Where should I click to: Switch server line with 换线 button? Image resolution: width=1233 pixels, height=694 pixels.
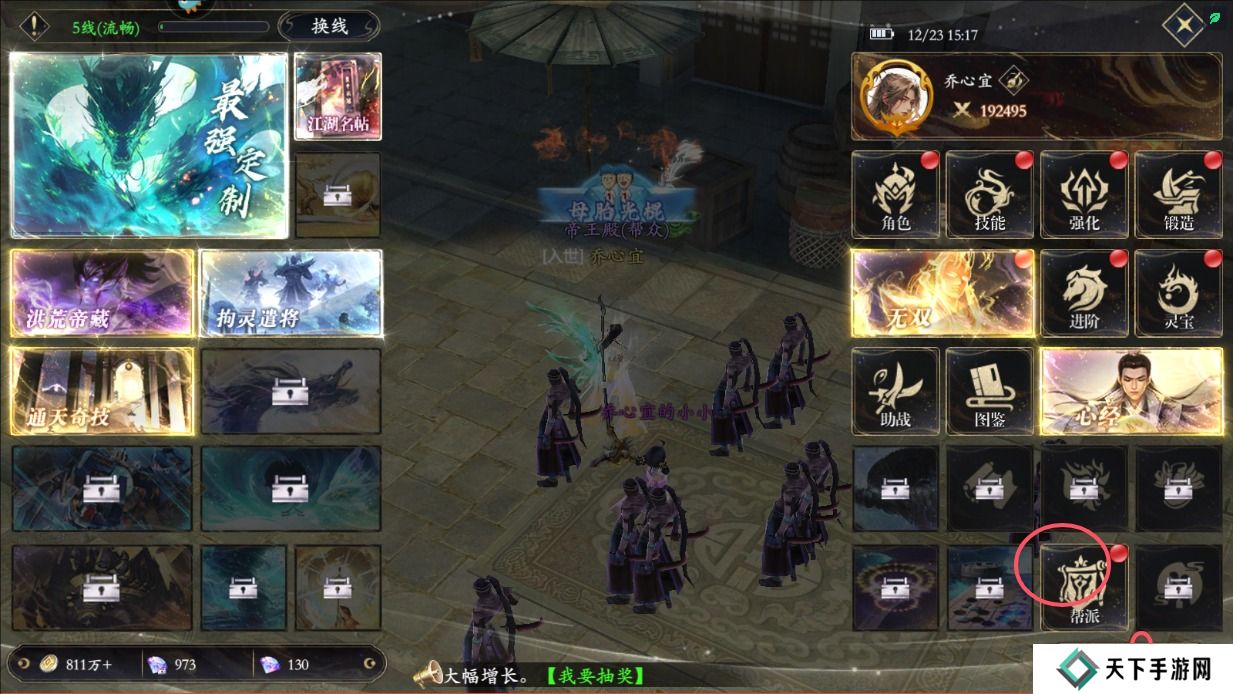[x=329, y=26]
